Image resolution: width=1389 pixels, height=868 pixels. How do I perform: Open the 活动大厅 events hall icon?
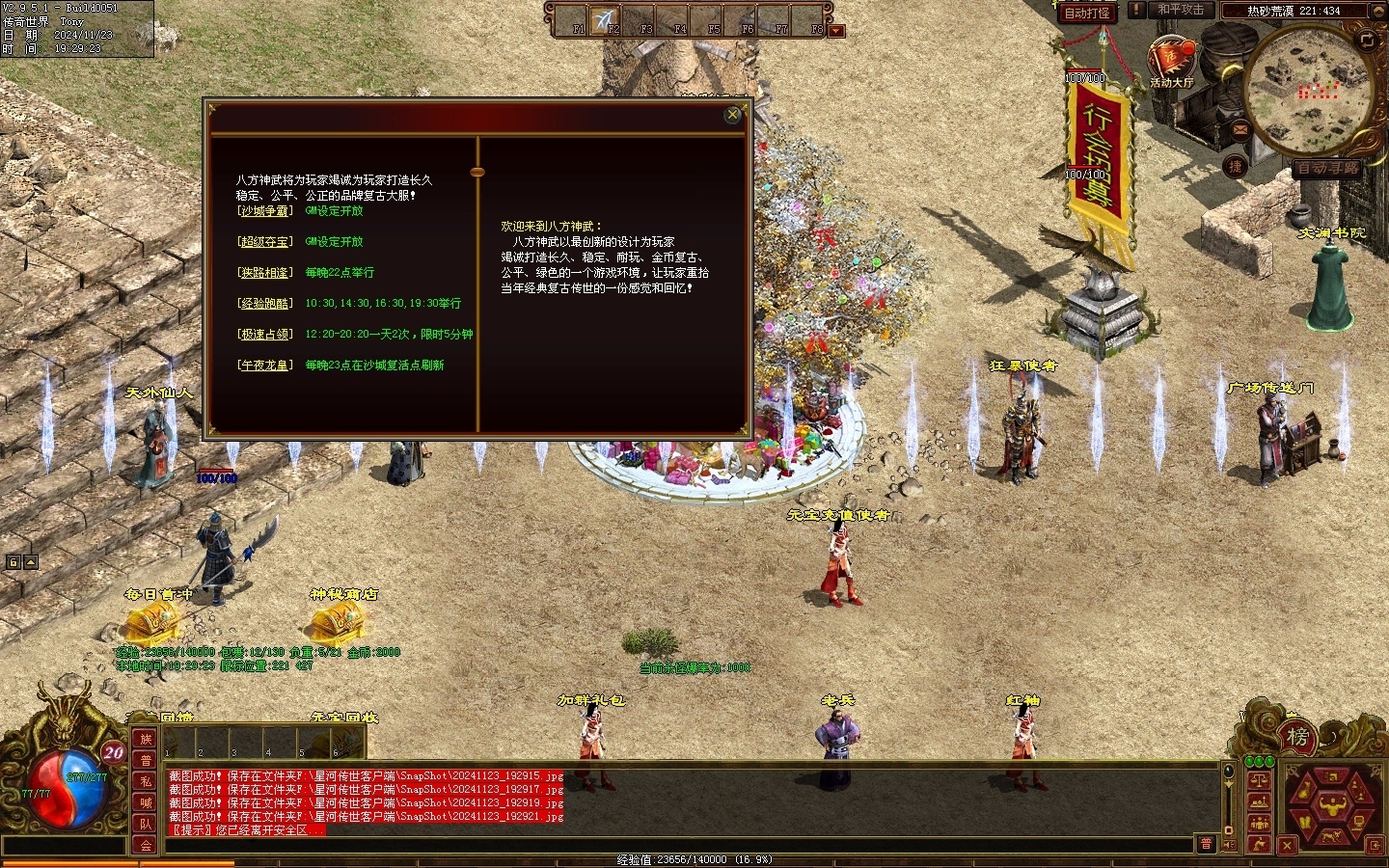tap(1171, 60)
